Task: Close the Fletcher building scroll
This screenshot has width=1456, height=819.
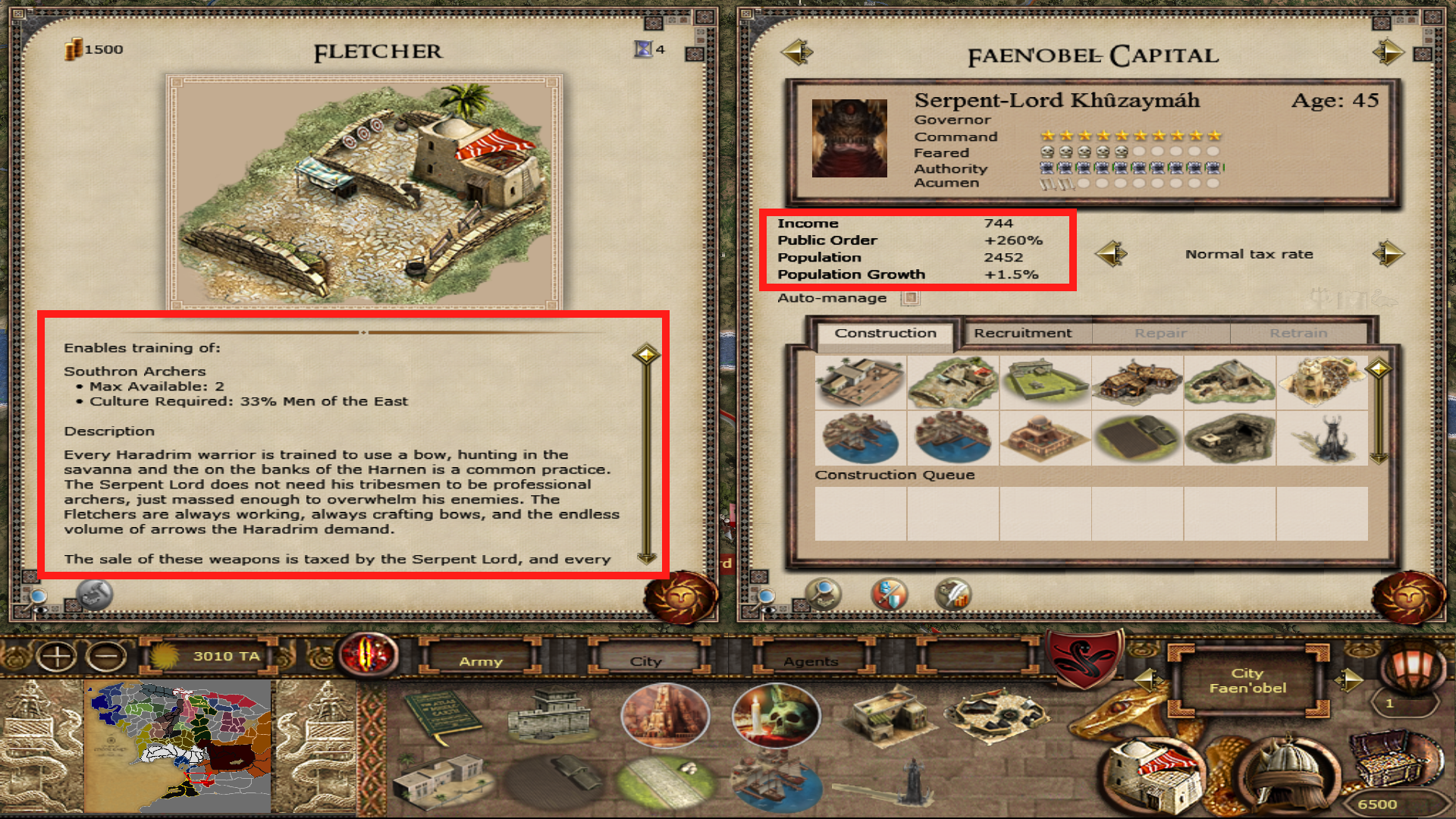Action: [680, 598]
